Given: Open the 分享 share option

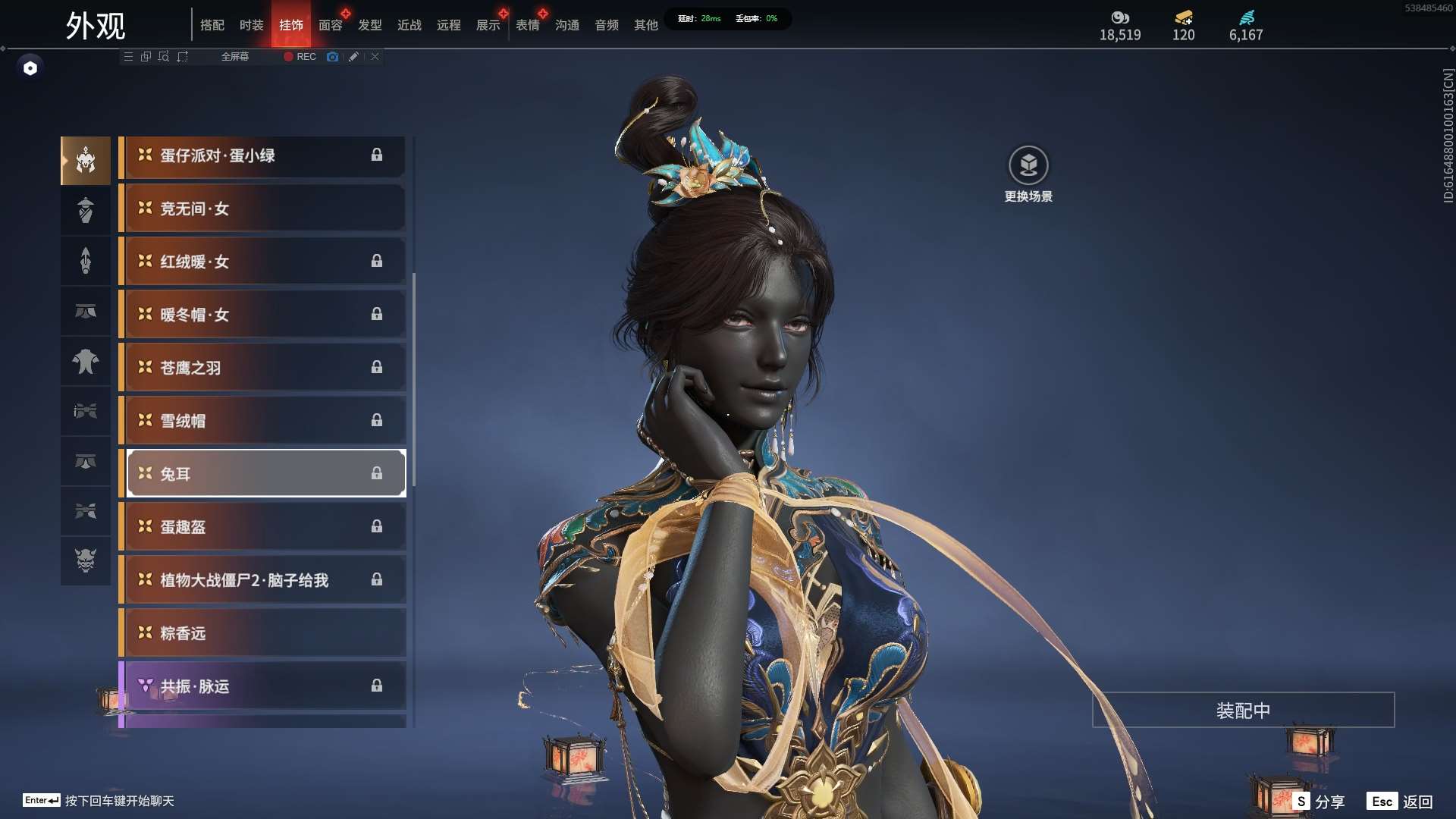Looking at the screenshot, I should pos(1319,802).
